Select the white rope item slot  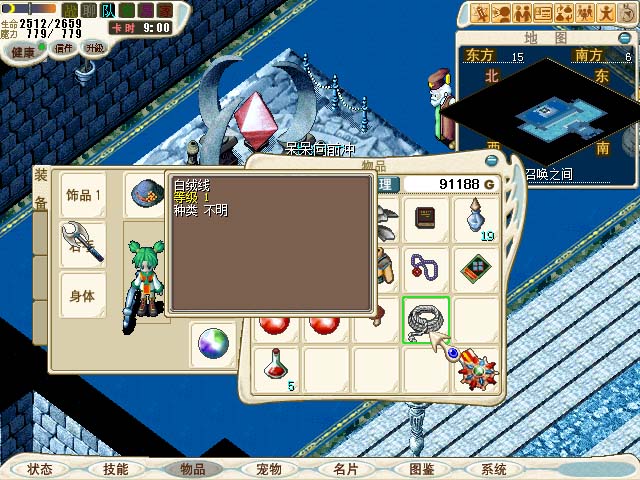pyautogui.click(x=427, y=320)
